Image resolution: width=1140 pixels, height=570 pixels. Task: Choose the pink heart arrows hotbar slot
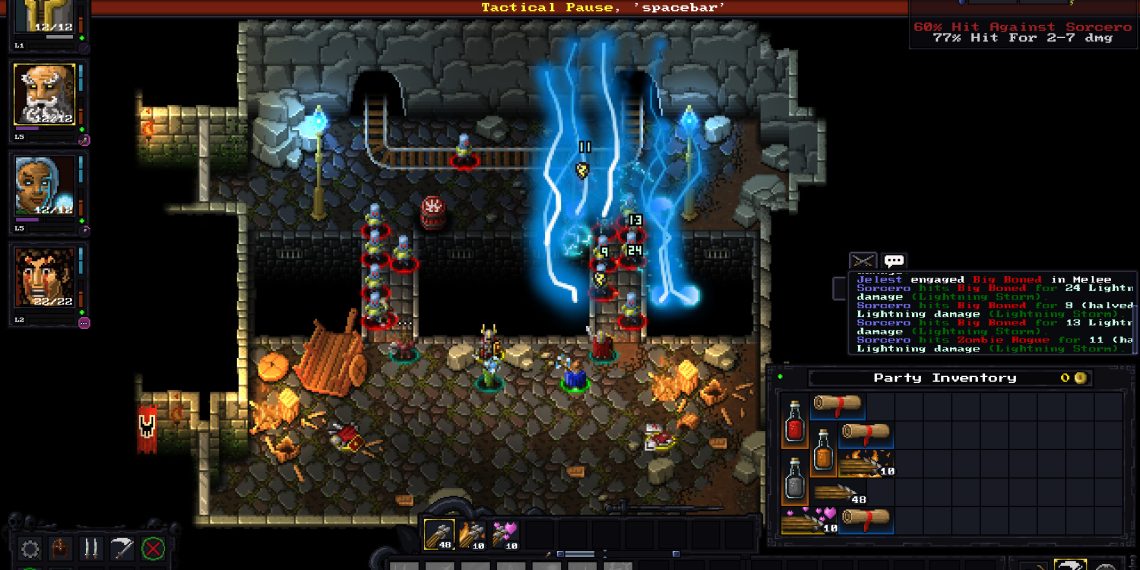[x=503, y=533]
